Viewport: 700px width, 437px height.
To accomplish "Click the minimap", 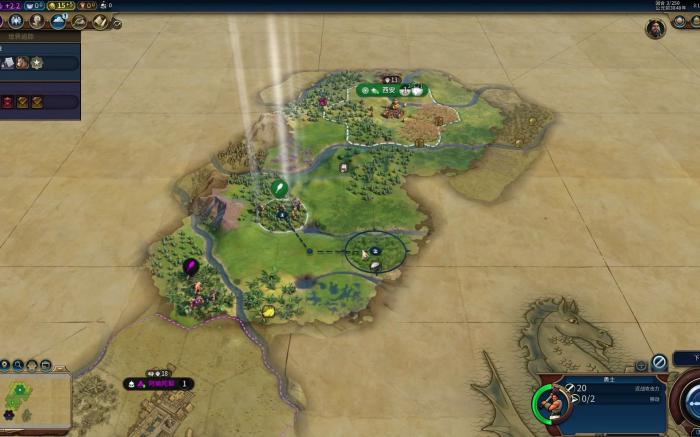I will [34, 400].
